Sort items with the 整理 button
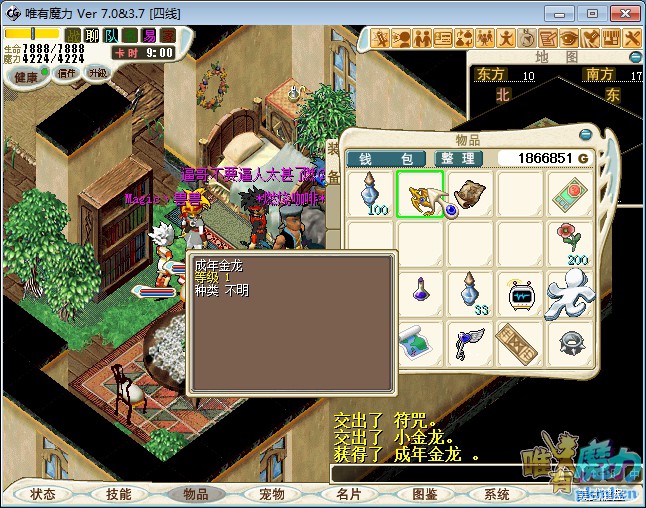Viewport: 646px width, 508px height. [460, 158]
